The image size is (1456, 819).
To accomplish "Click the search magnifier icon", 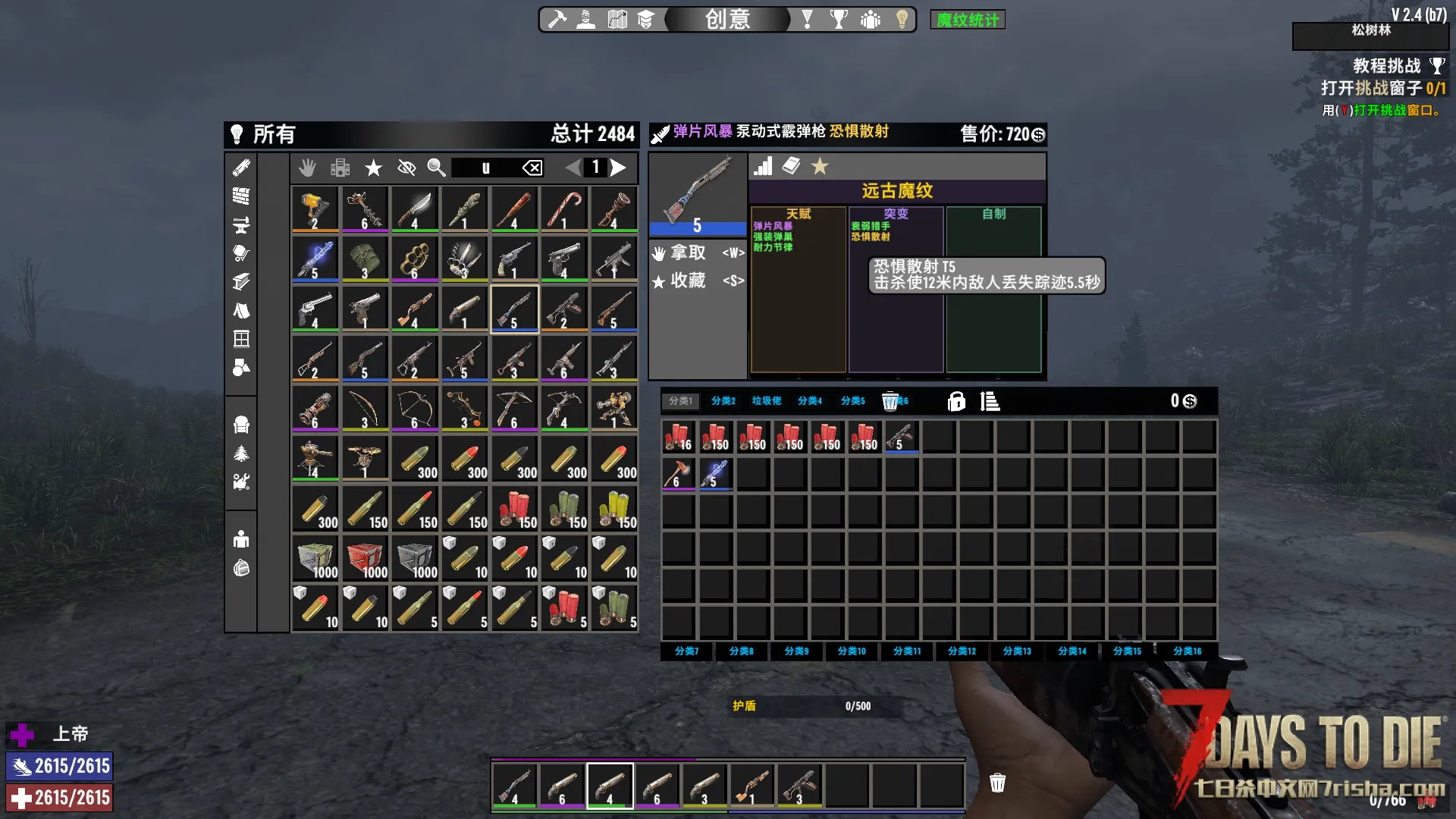I will click(x=436, y=168).
